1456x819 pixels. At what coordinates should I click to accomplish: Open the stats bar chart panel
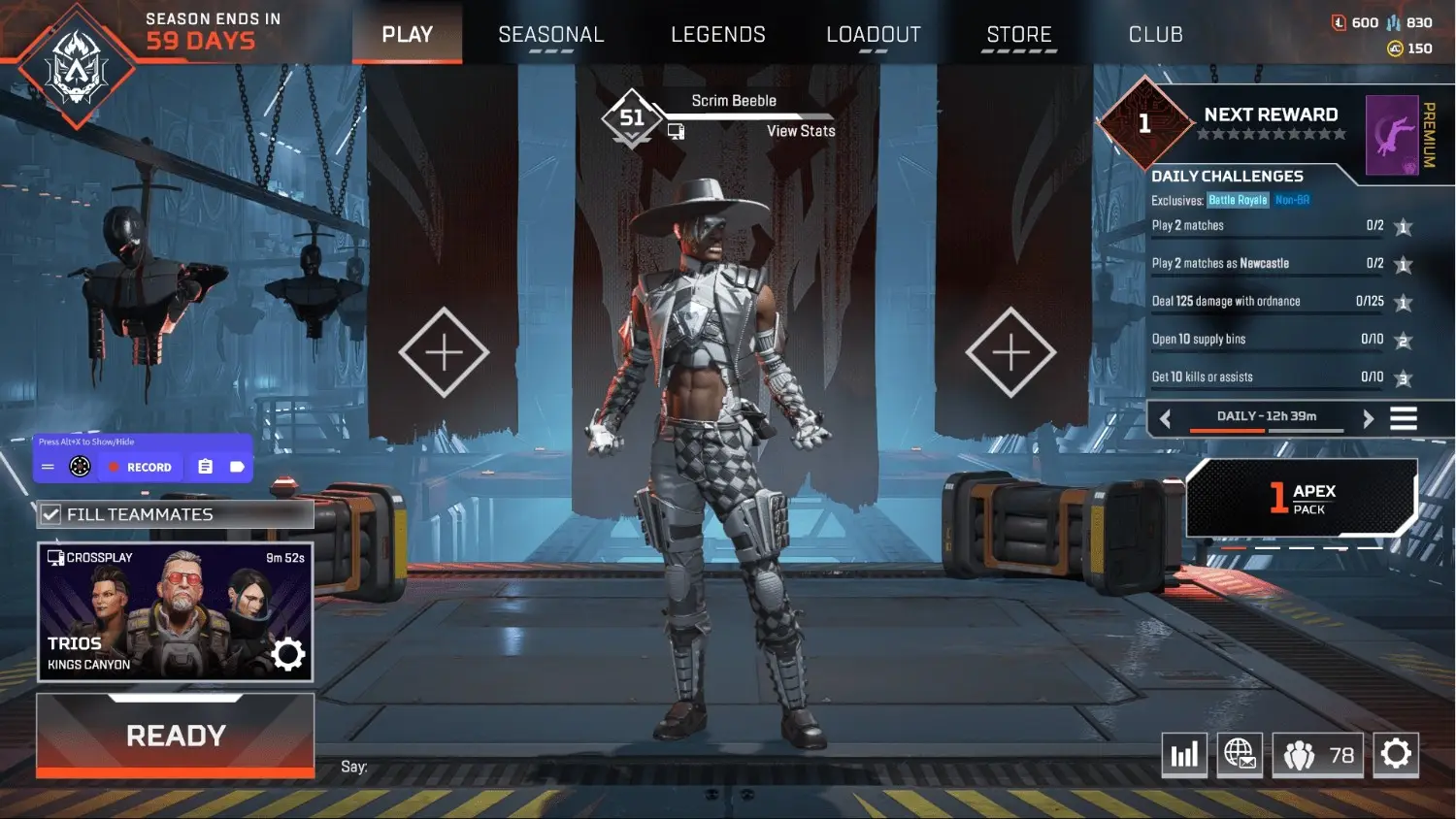1184,754
